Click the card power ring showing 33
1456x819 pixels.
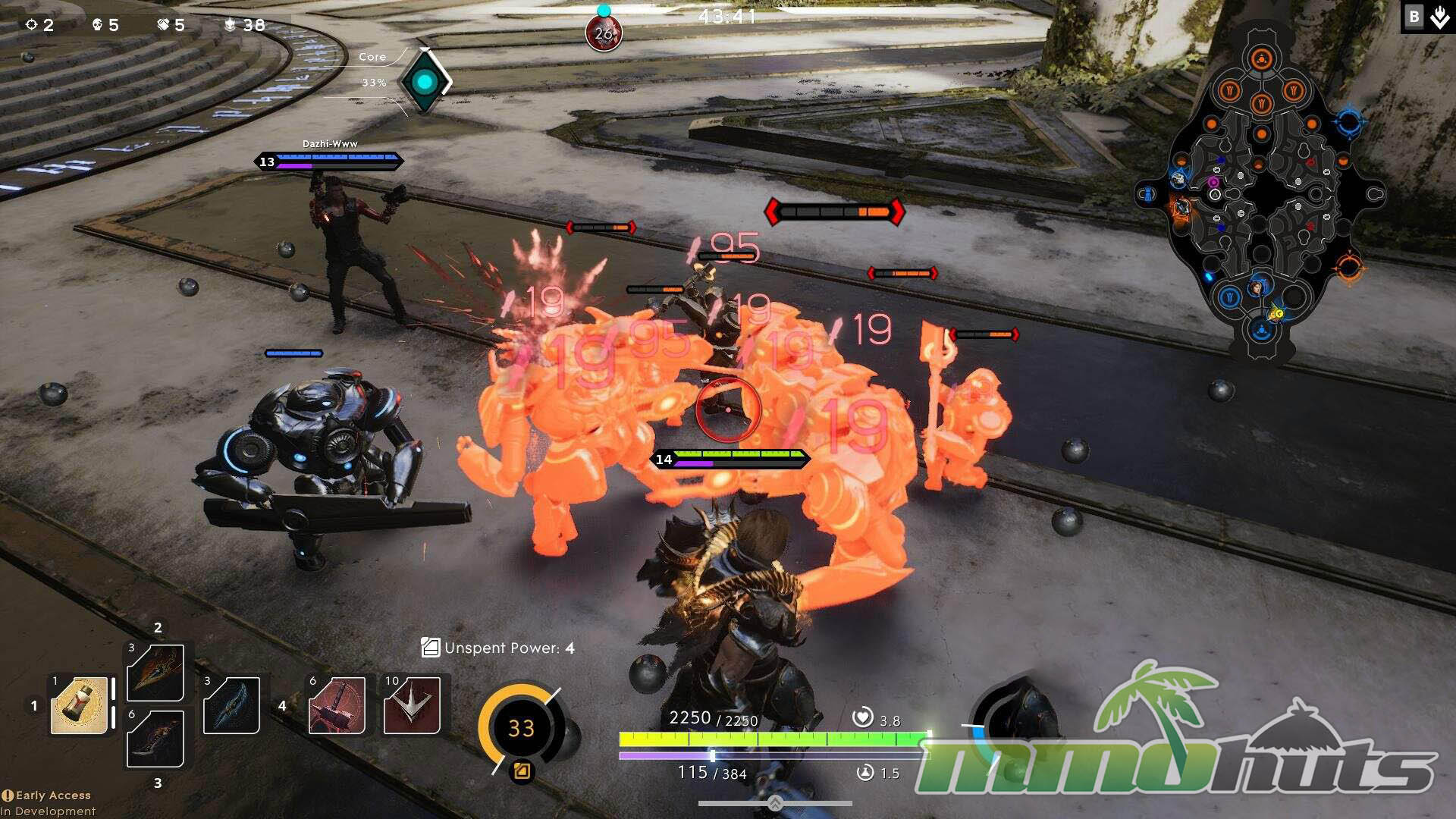tap(521, 728)
